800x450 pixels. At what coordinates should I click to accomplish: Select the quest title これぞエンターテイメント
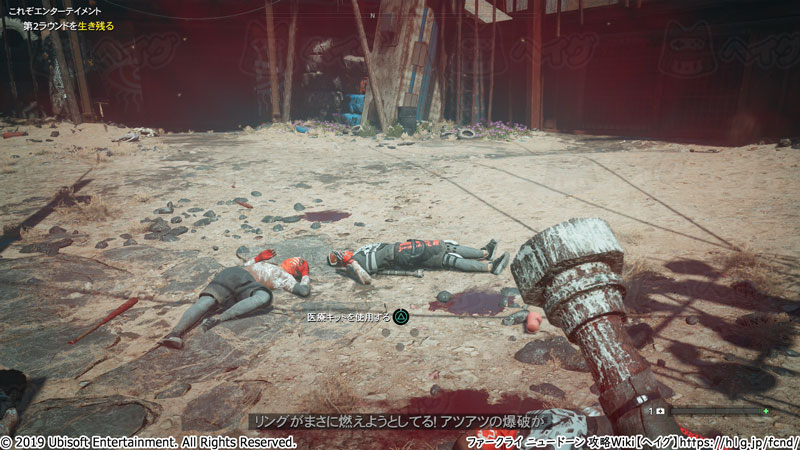(x=56, y=11)
